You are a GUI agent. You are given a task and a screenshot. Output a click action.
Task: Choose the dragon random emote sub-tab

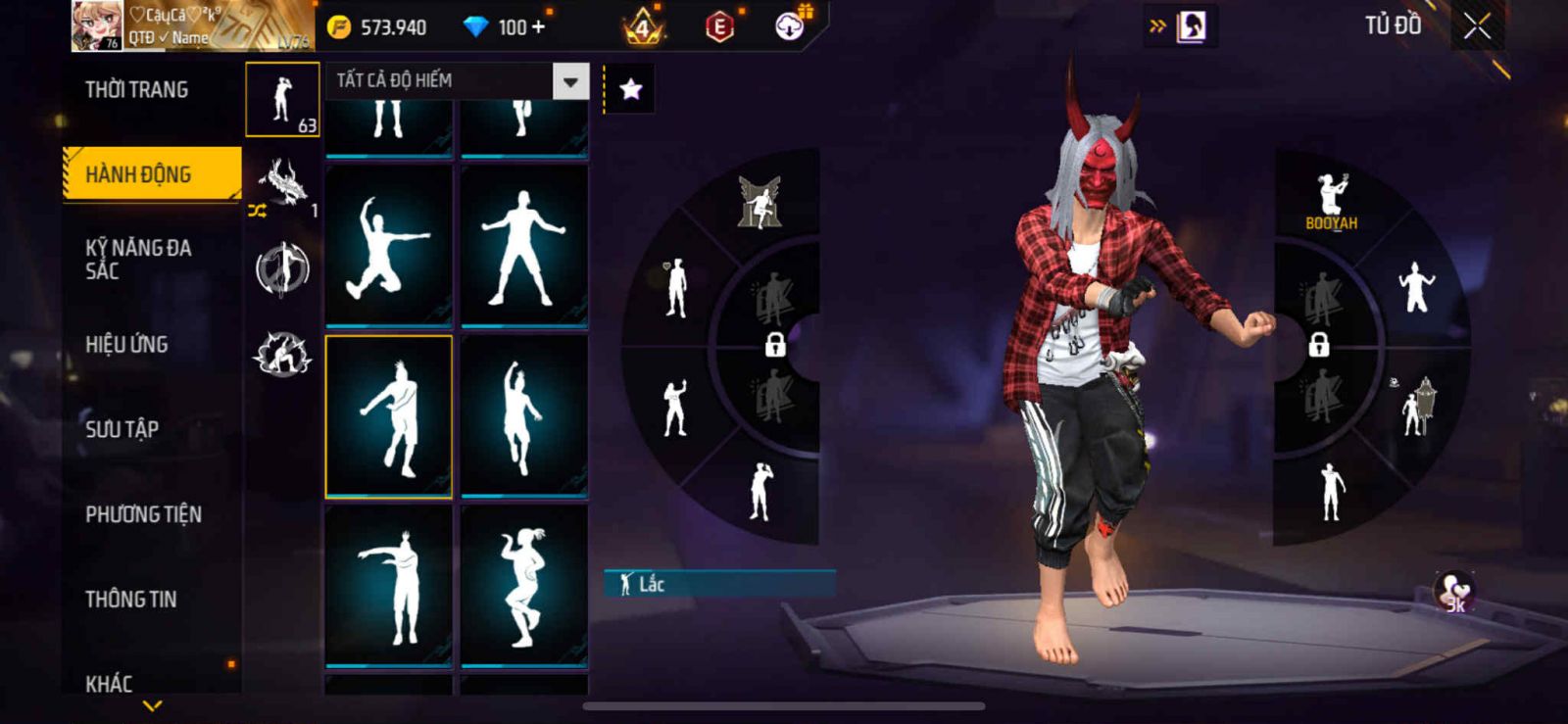(282, 184)
